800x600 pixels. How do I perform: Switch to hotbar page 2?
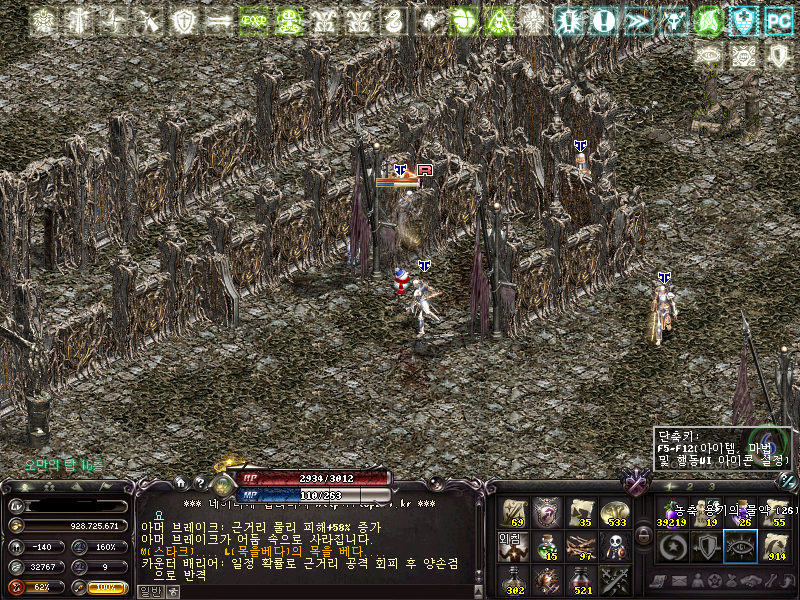(690, 485)
